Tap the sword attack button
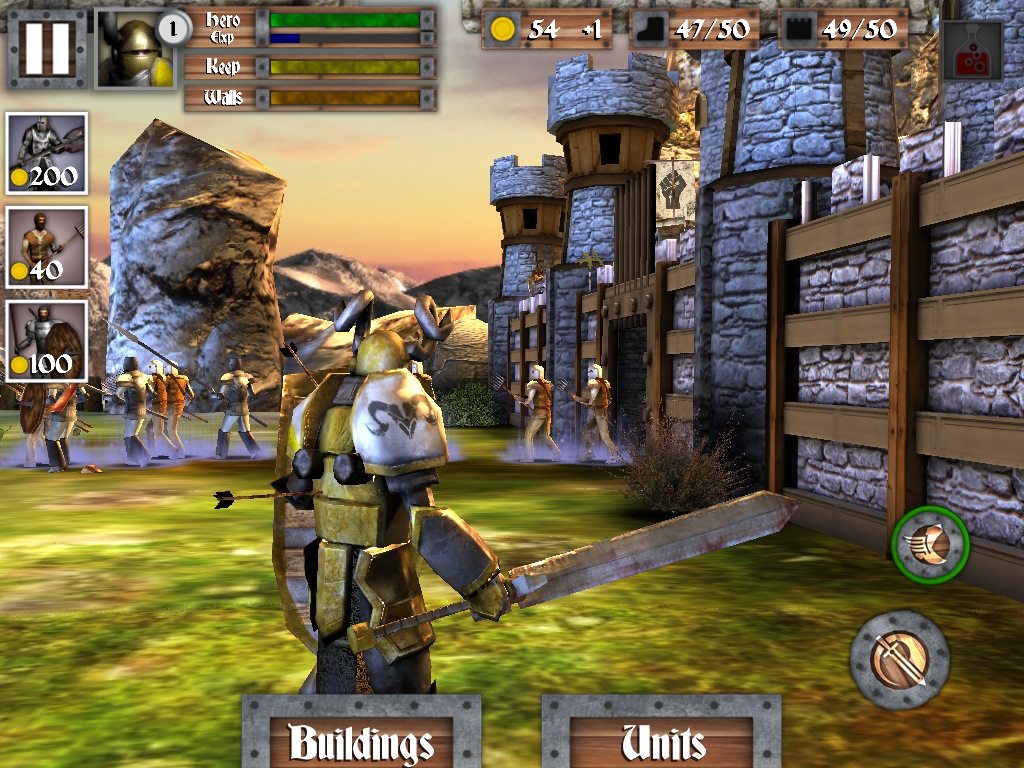1024x768 pixels. [899, 660]
